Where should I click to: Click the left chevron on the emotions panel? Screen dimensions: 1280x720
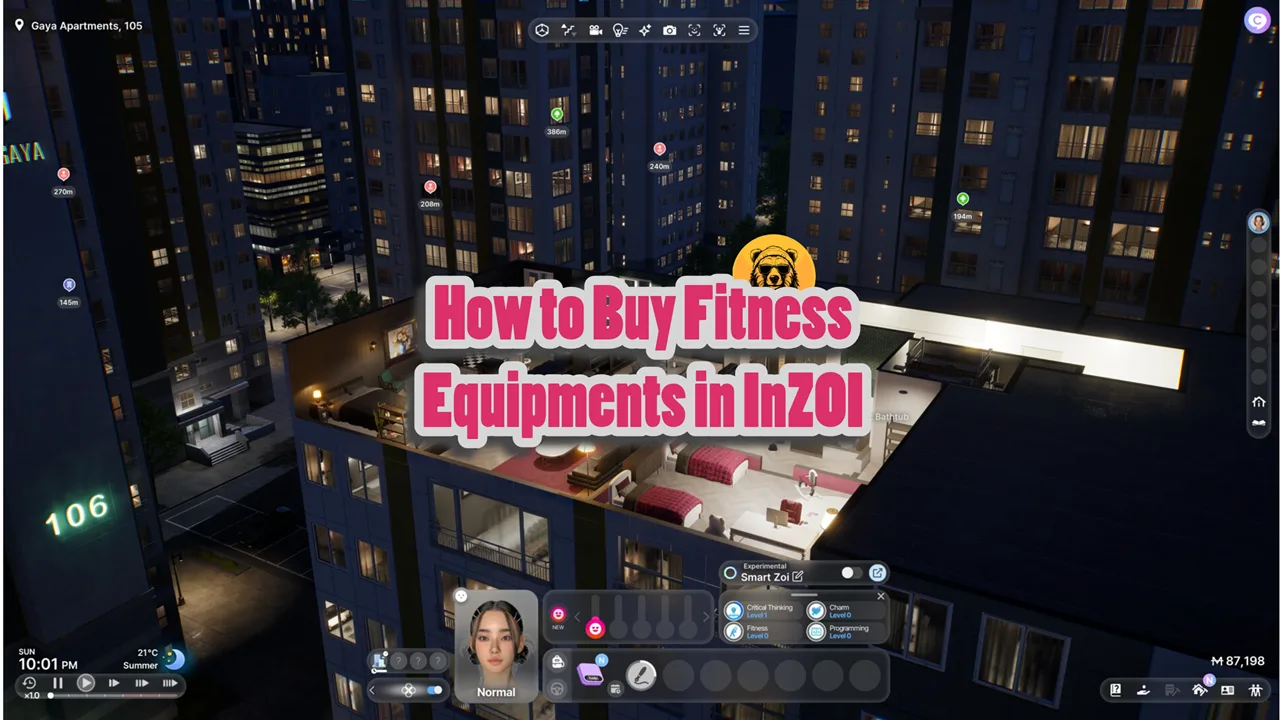577,617
